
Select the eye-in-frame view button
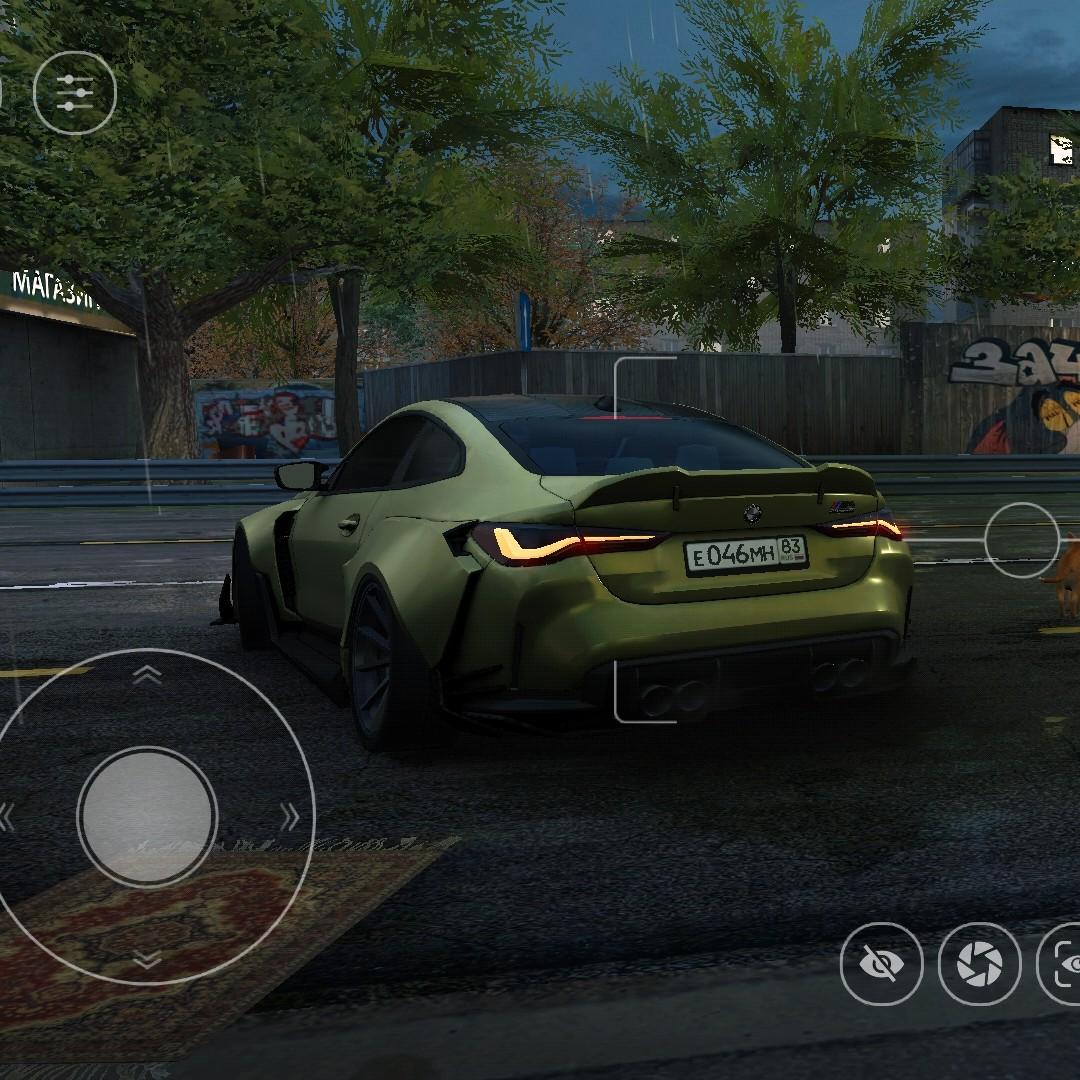pos(1062,963)
